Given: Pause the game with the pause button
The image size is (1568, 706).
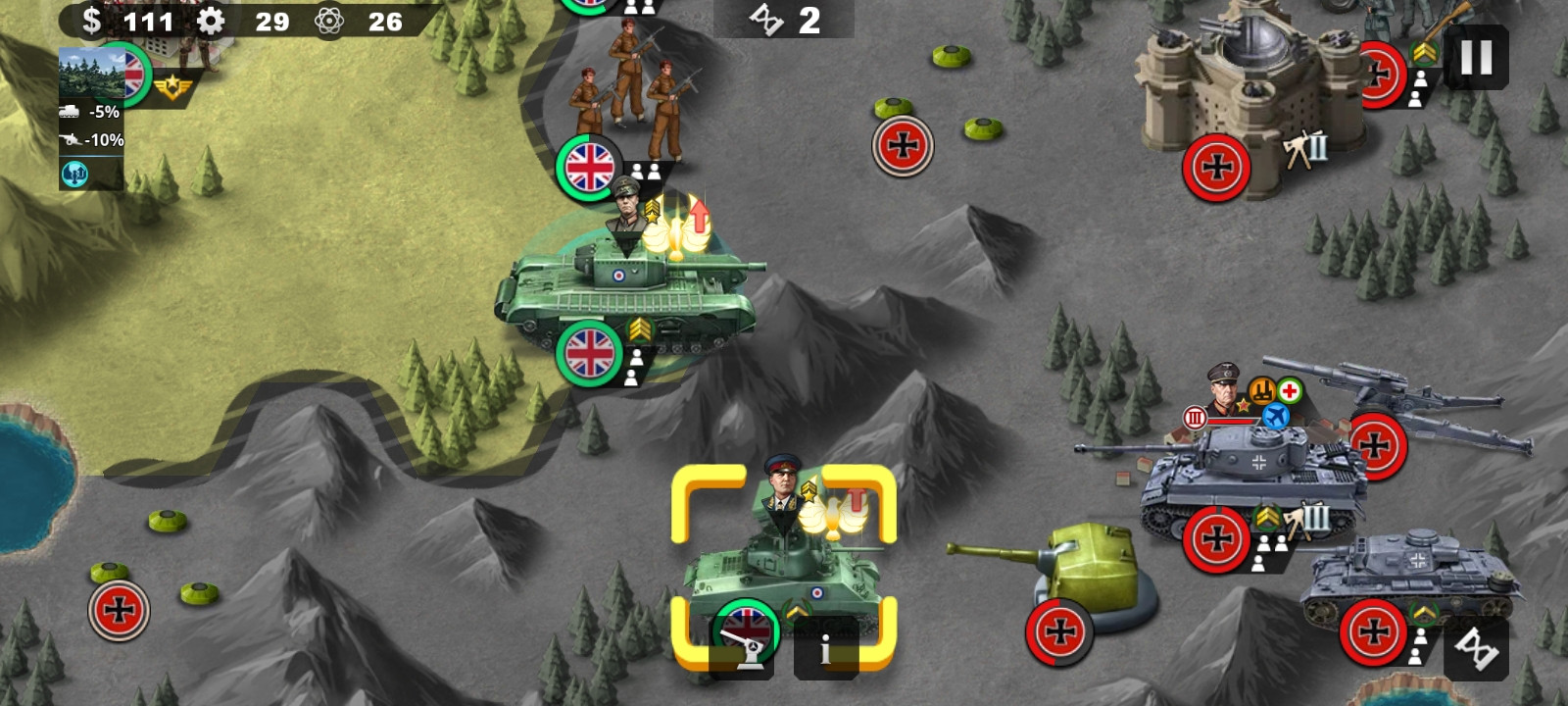Looking at the screenshot, I should pyautogui.click(x=1476, y=58).
